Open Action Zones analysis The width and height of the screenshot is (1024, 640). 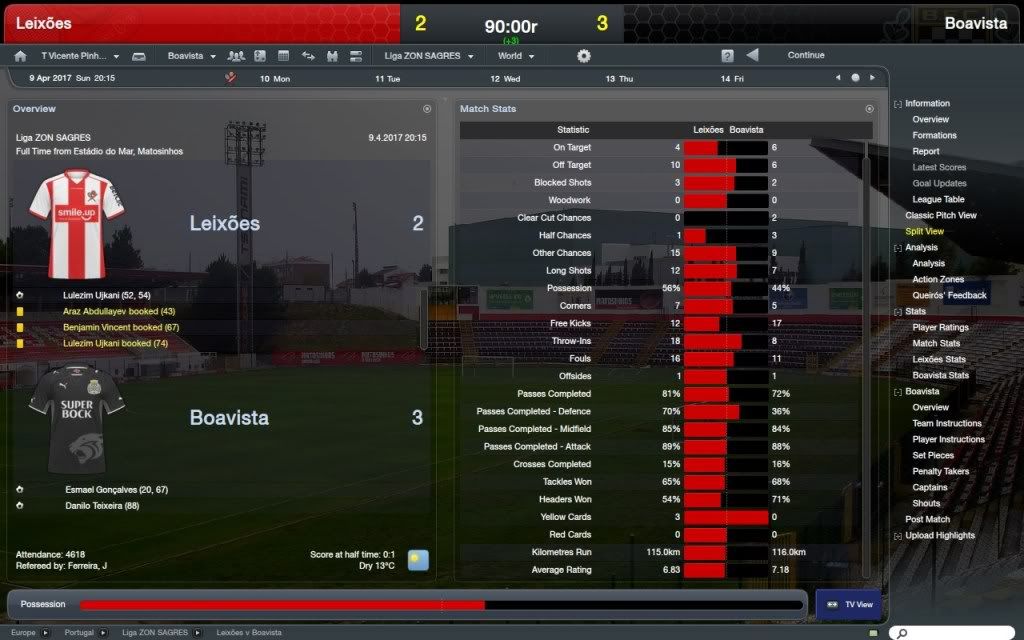click(x=938, y=279)
